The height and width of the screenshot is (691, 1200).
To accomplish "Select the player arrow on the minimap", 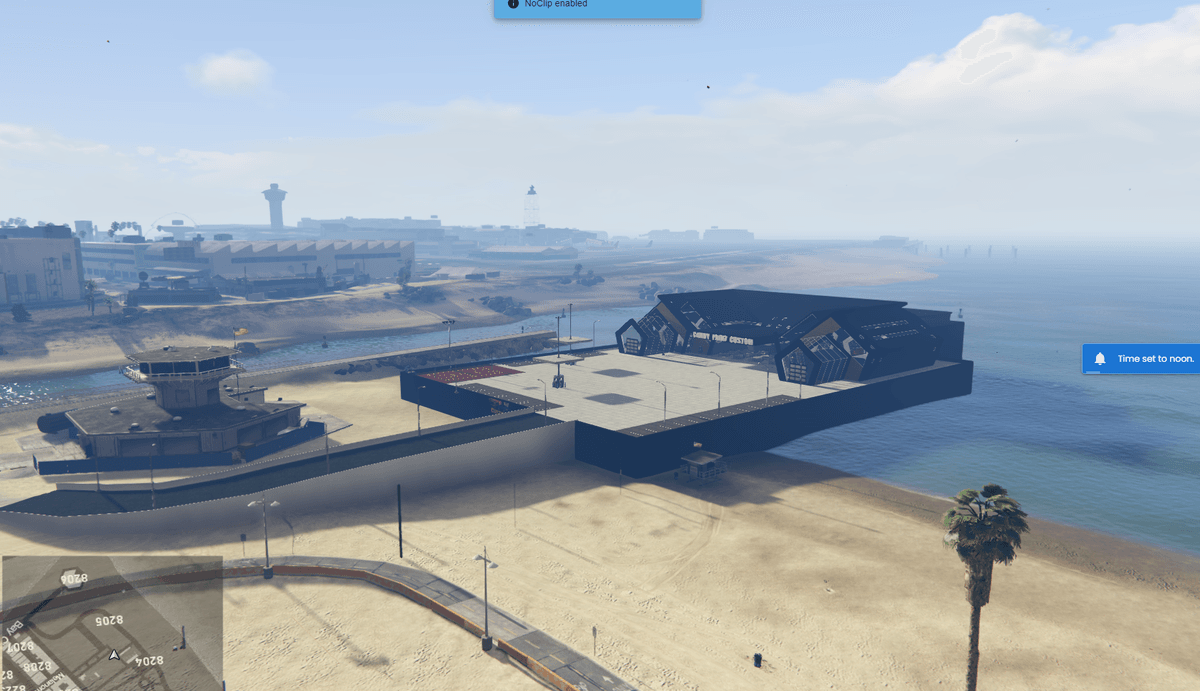I will [115, 656].
